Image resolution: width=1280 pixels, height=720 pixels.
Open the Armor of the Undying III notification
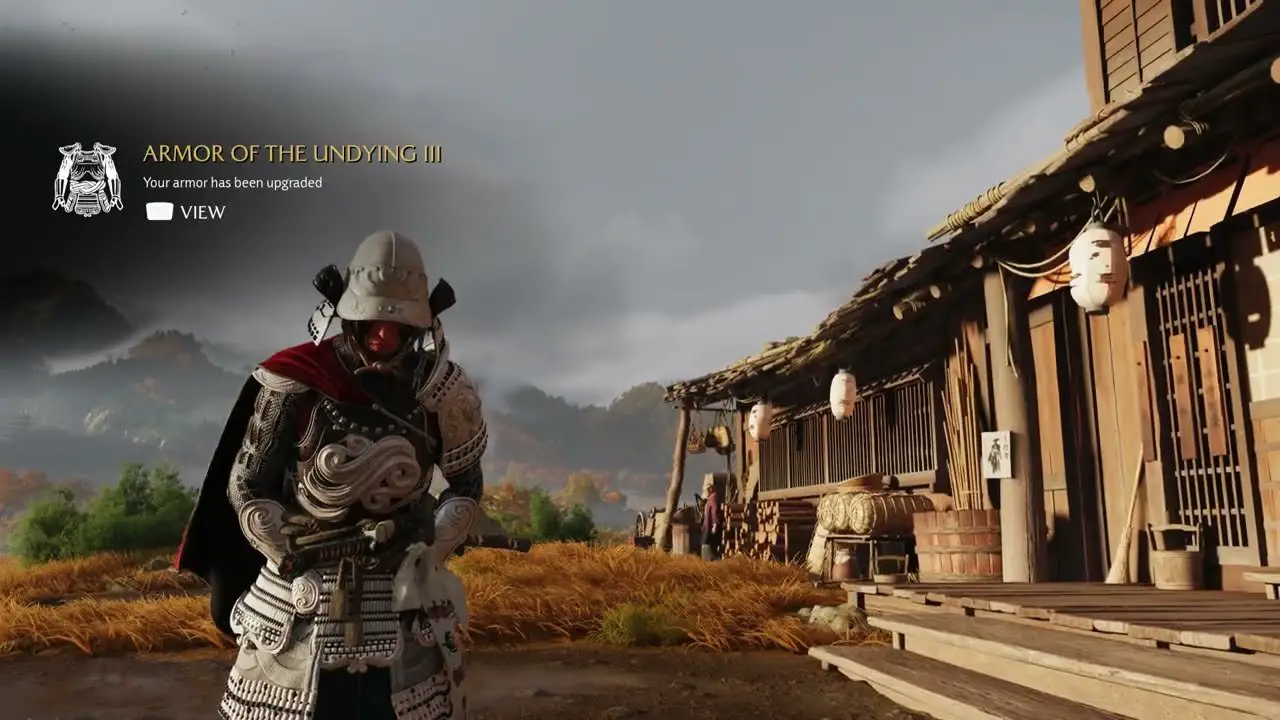tap(186, 212)
